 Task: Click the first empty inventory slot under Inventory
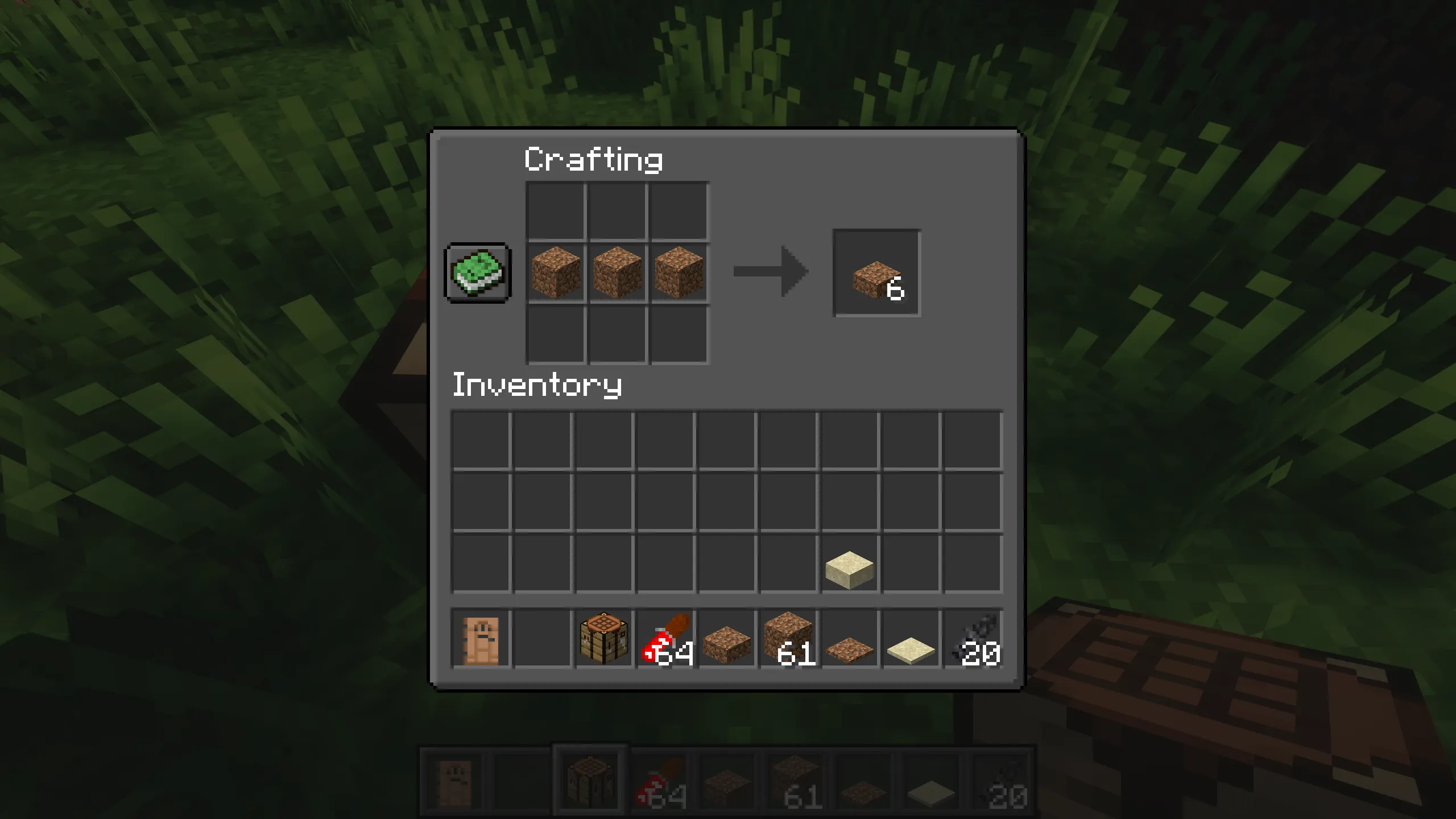point(481,441)
